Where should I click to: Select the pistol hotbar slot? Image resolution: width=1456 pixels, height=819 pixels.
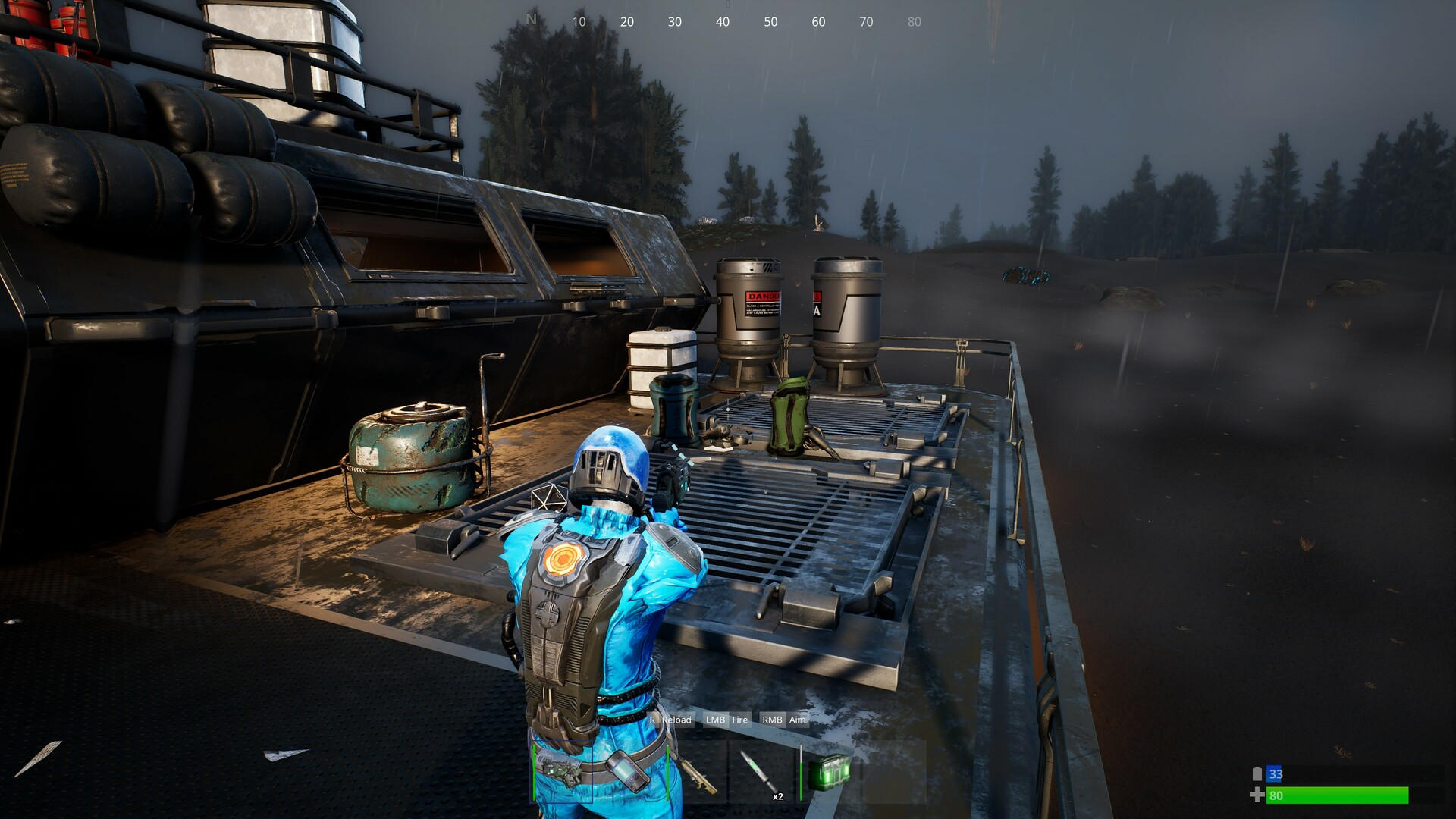point(562,772)
